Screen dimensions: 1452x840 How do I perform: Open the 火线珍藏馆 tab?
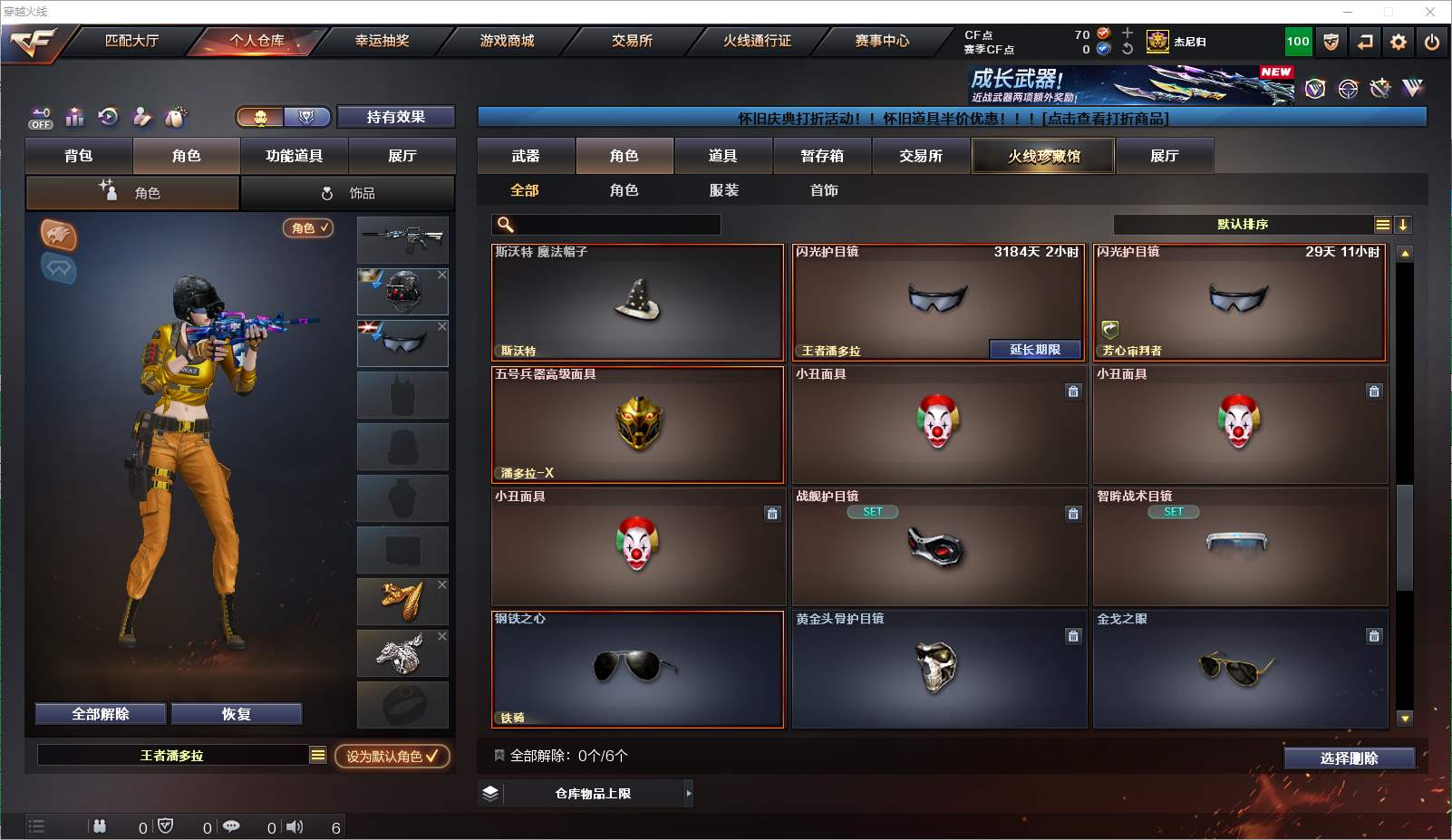1043,156
